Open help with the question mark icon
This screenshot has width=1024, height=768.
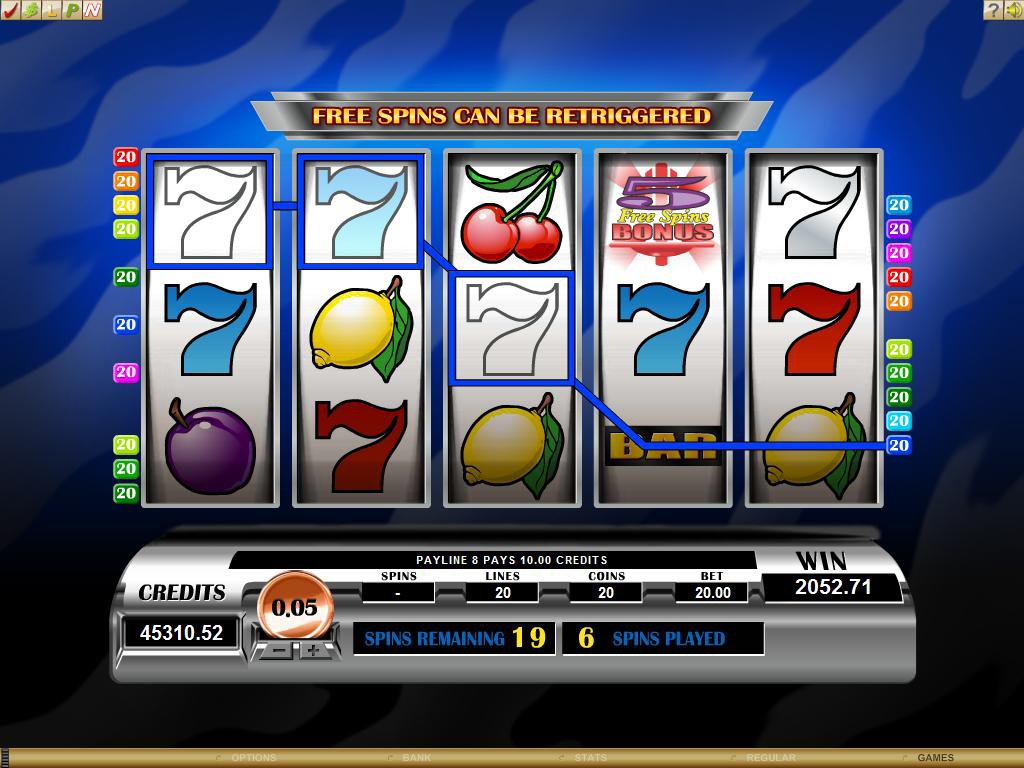point(992,10)
